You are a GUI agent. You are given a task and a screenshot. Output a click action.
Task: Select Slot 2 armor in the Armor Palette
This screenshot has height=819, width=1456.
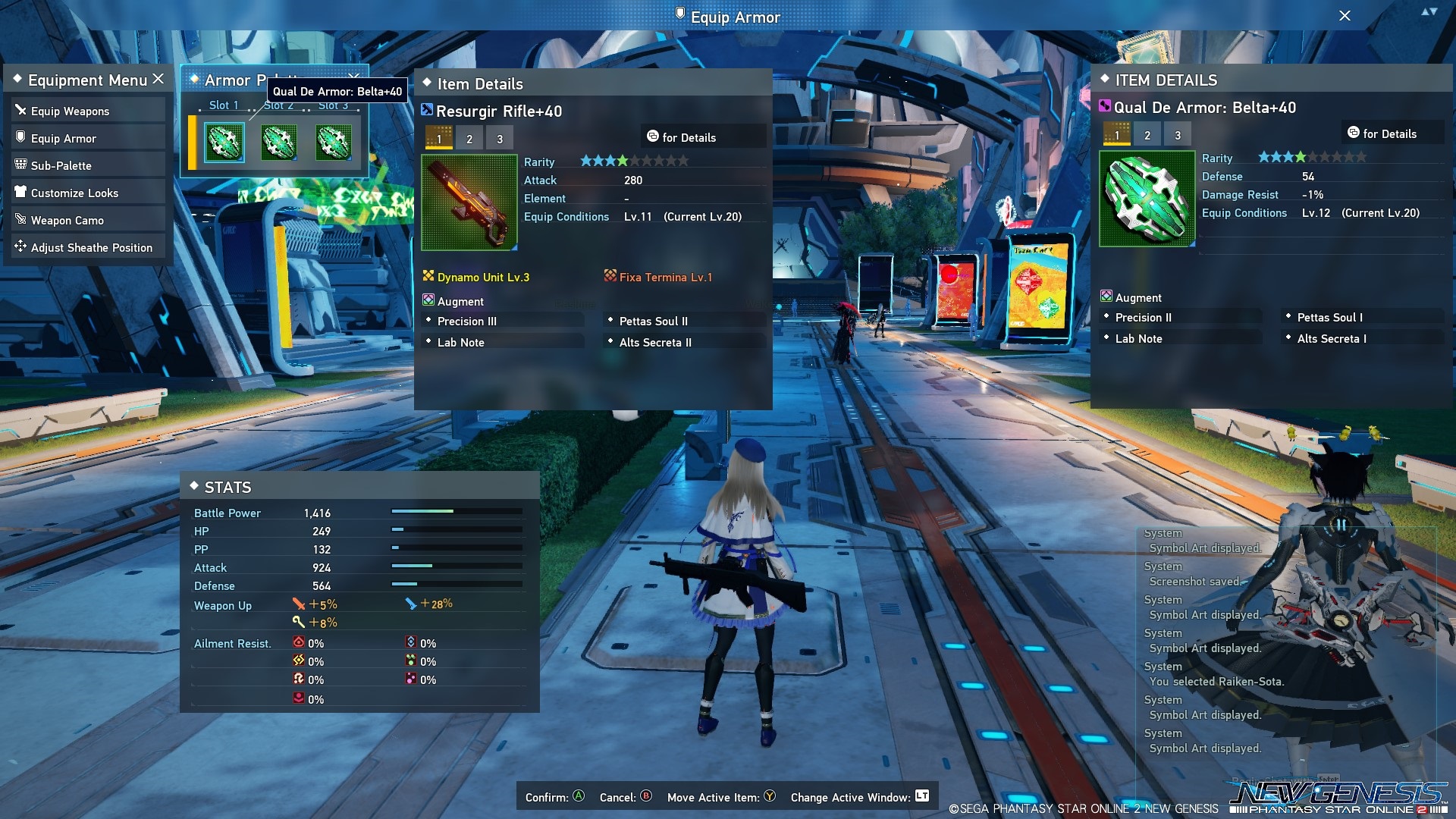(x=278, y=143)
